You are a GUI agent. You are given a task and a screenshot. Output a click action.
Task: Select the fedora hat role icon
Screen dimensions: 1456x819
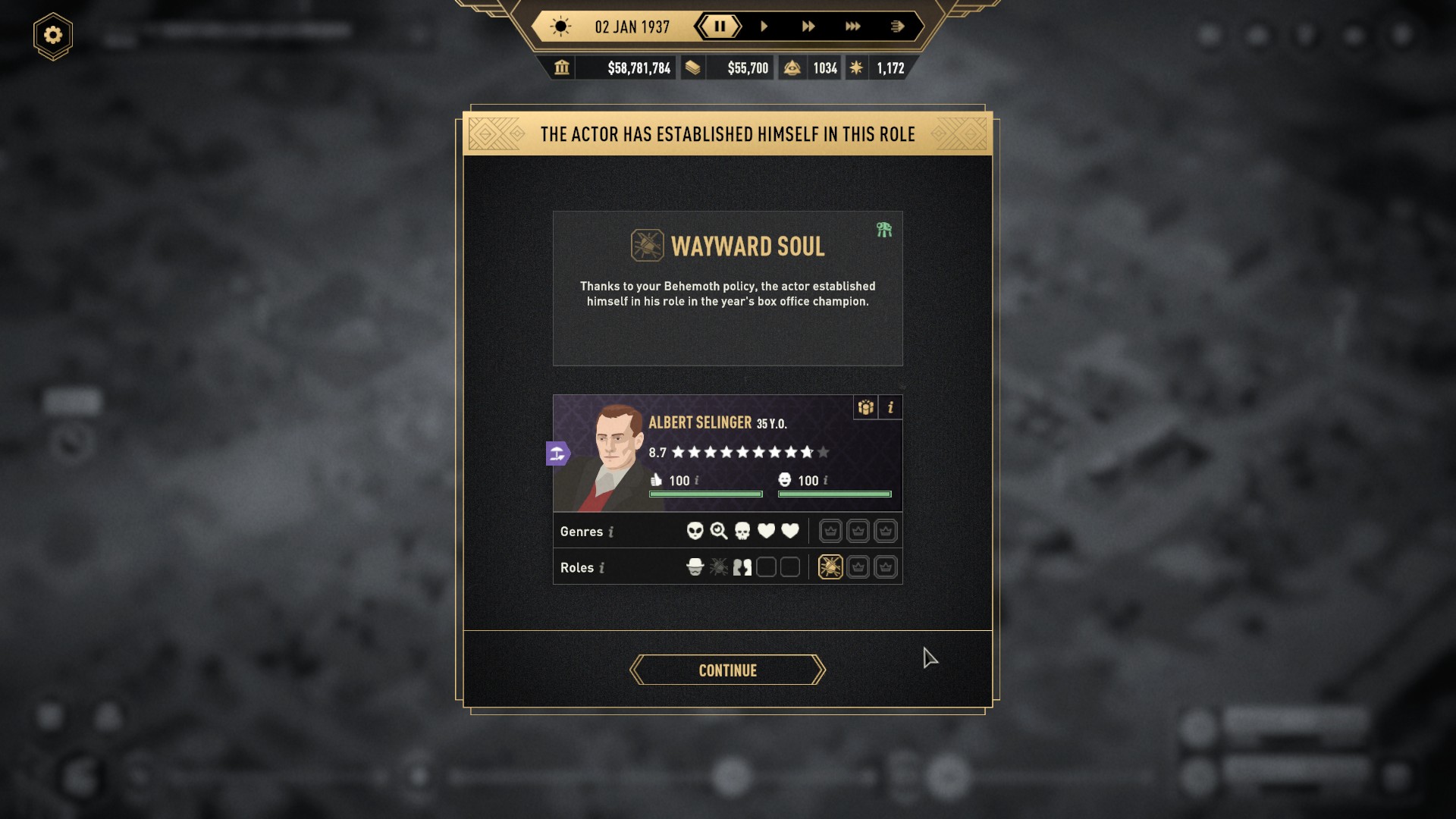tap(695, 567)
